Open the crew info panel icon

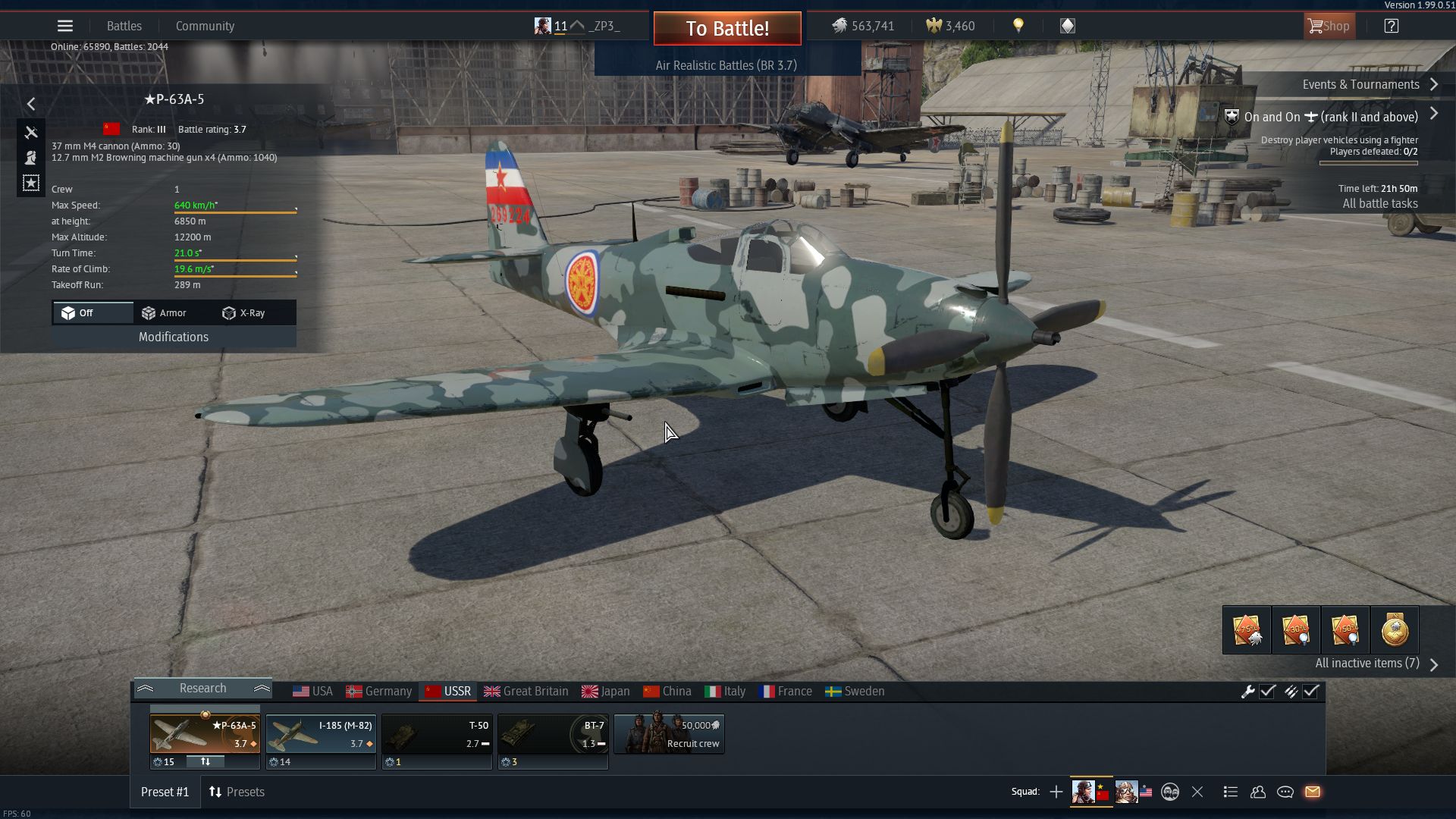click(31, 158)
